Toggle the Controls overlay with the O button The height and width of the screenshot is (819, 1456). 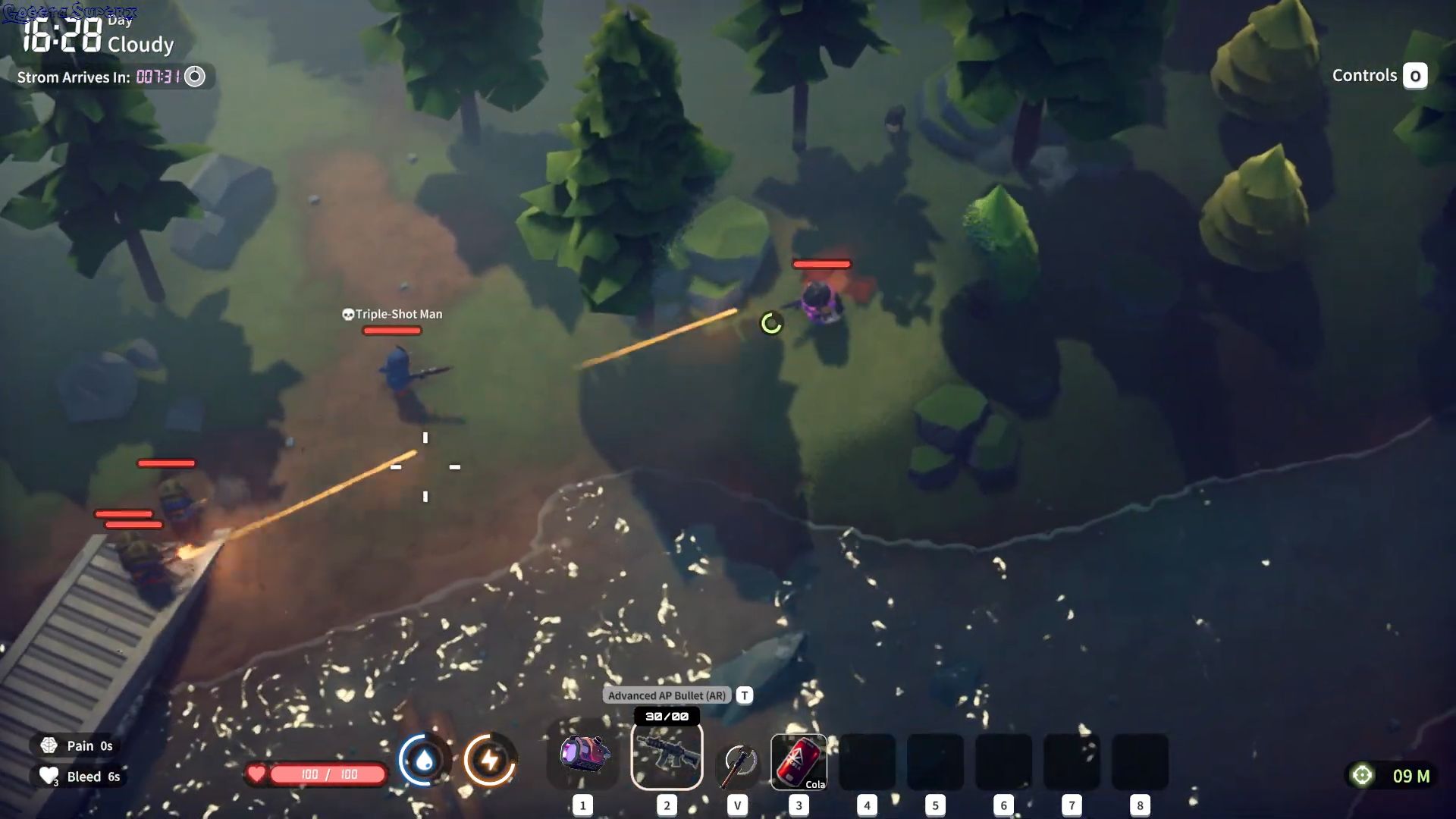point(1415,75)
